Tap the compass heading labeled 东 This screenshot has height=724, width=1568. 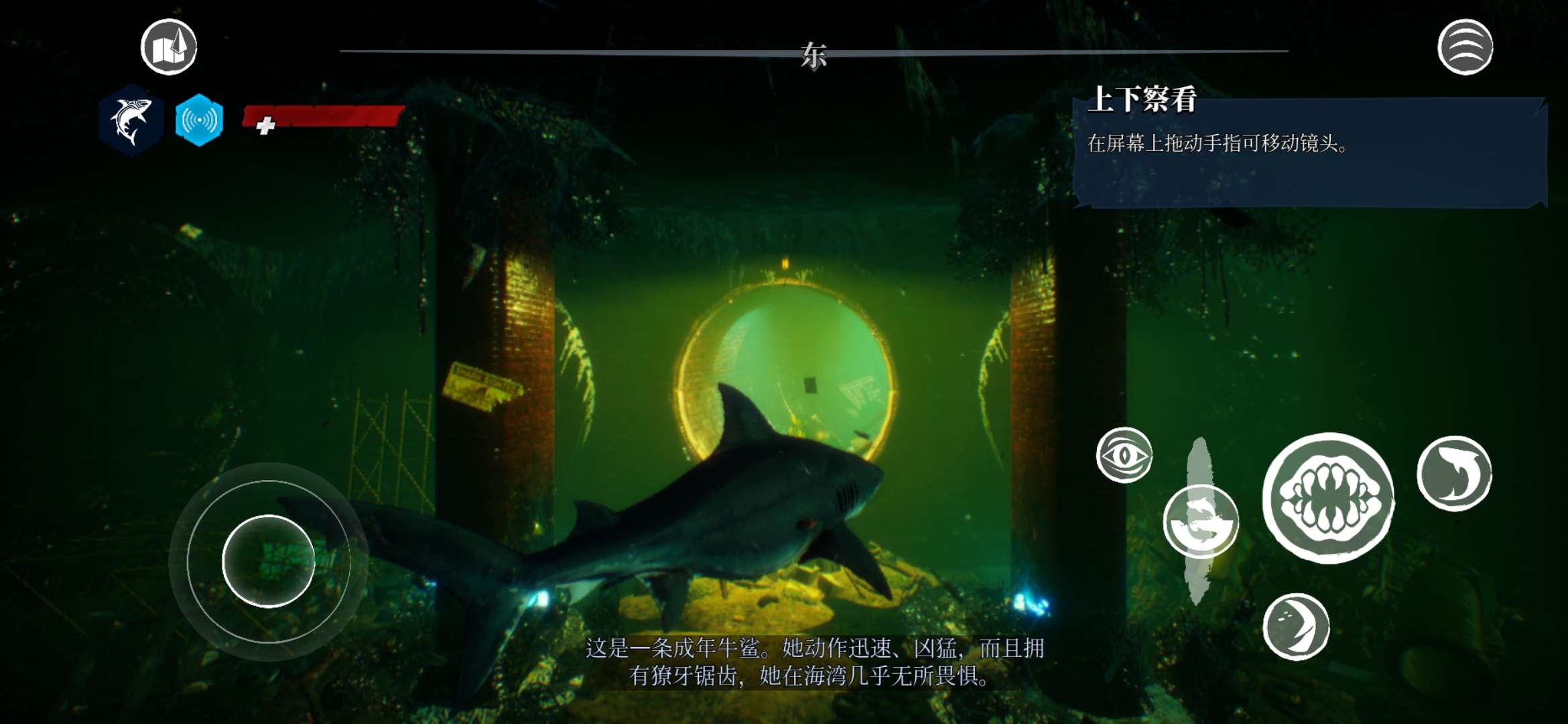812,54
